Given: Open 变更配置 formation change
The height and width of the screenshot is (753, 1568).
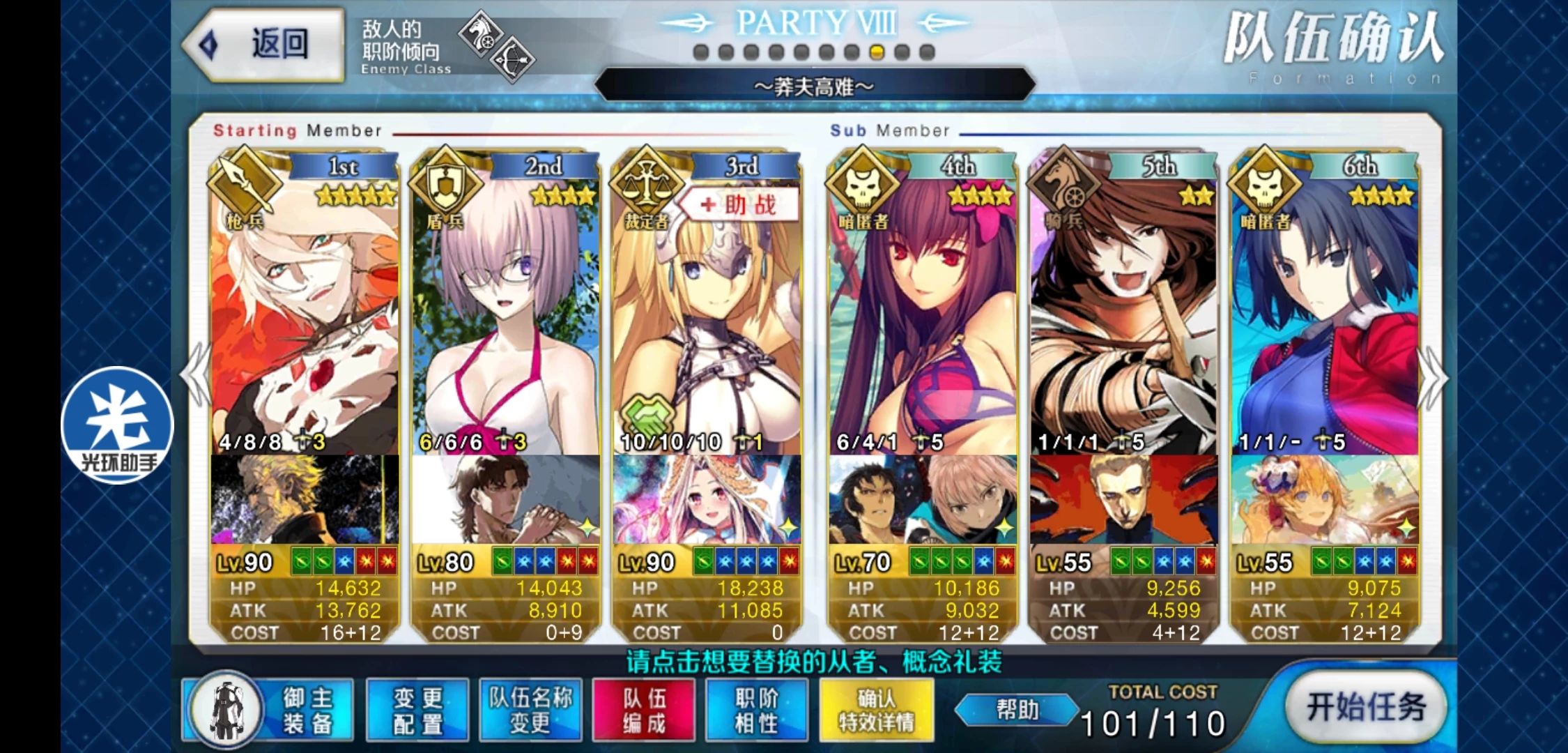Looking at the screenshot, I should (417, 710).
